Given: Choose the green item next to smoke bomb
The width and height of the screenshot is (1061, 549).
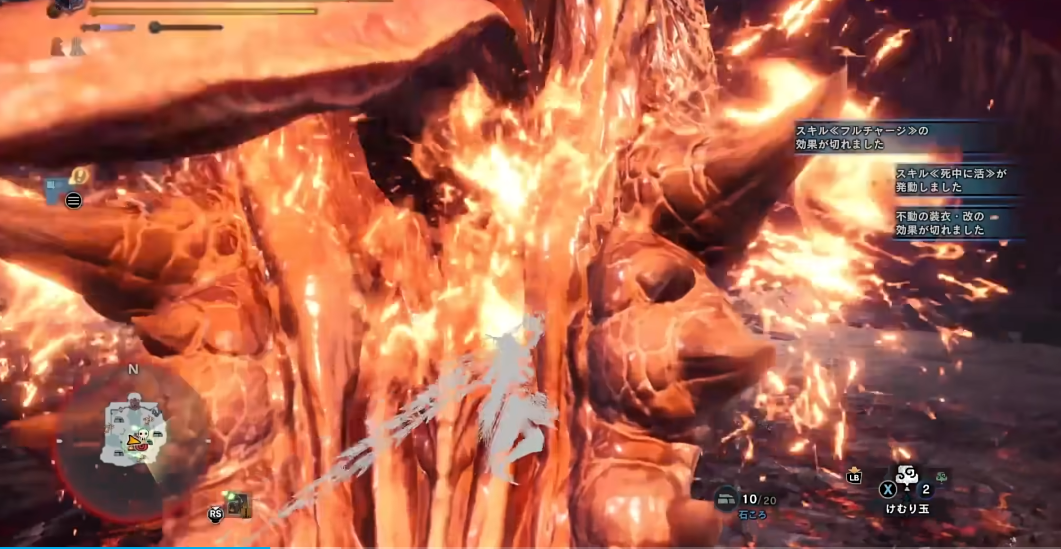Looking at the screenshot, I should click(x=941, y=477).
